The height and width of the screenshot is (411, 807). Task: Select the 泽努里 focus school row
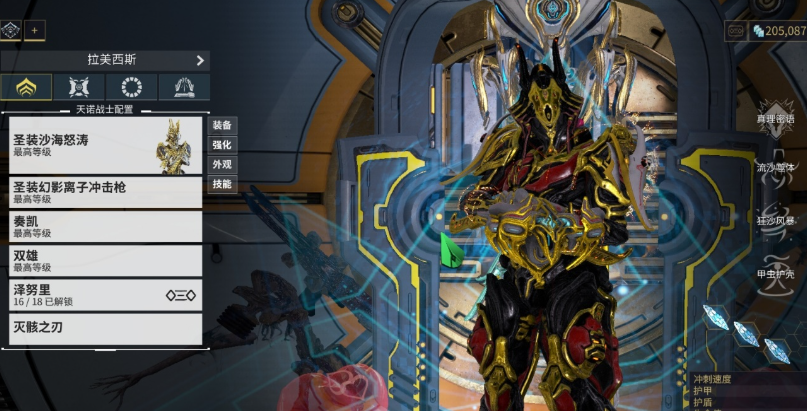coord(105,294)
